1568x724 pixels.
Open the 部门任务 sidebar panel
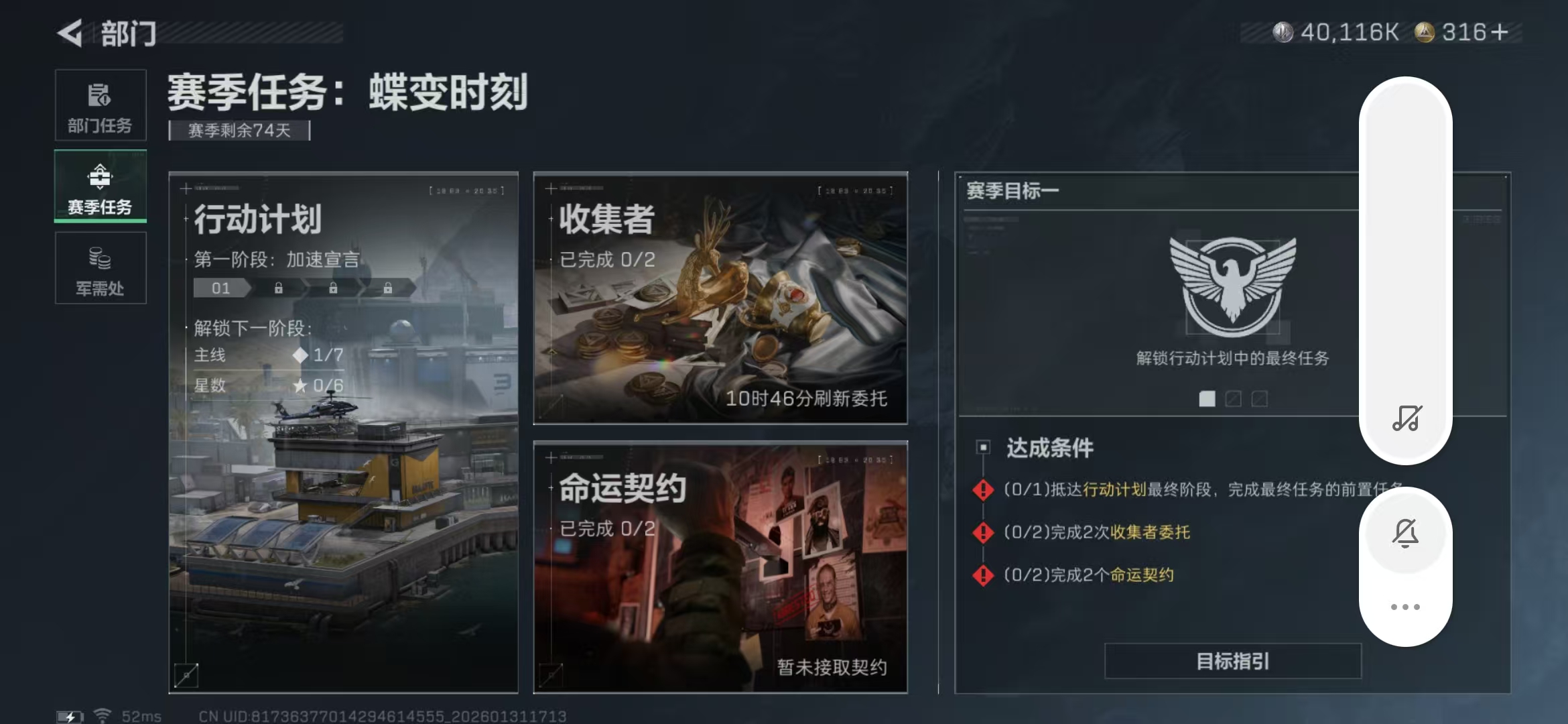coord(100,105)
